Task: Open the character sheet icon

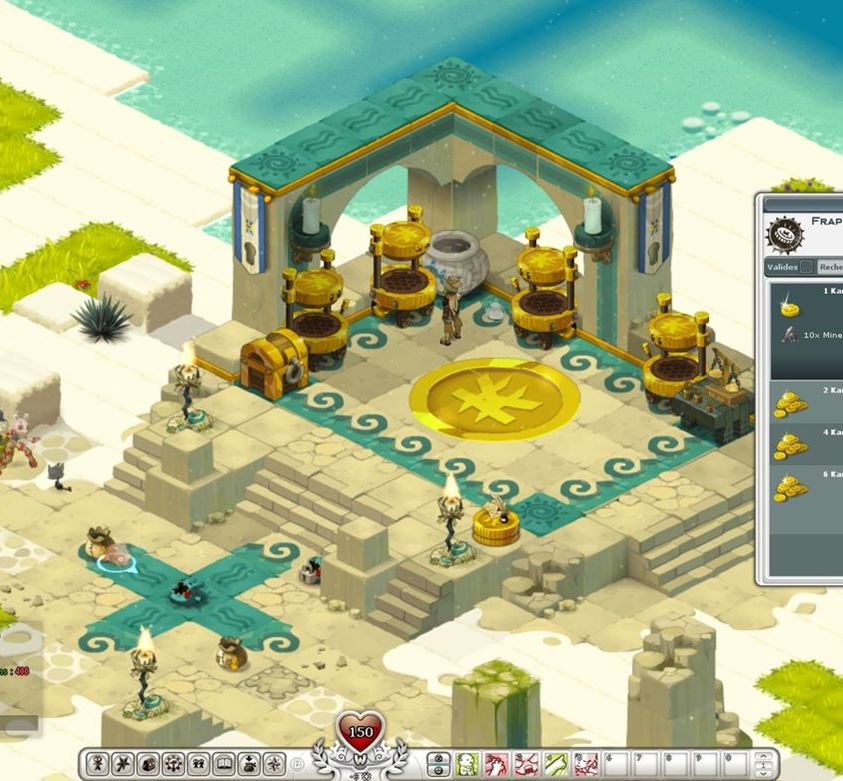Action: [x=99, y=765]
